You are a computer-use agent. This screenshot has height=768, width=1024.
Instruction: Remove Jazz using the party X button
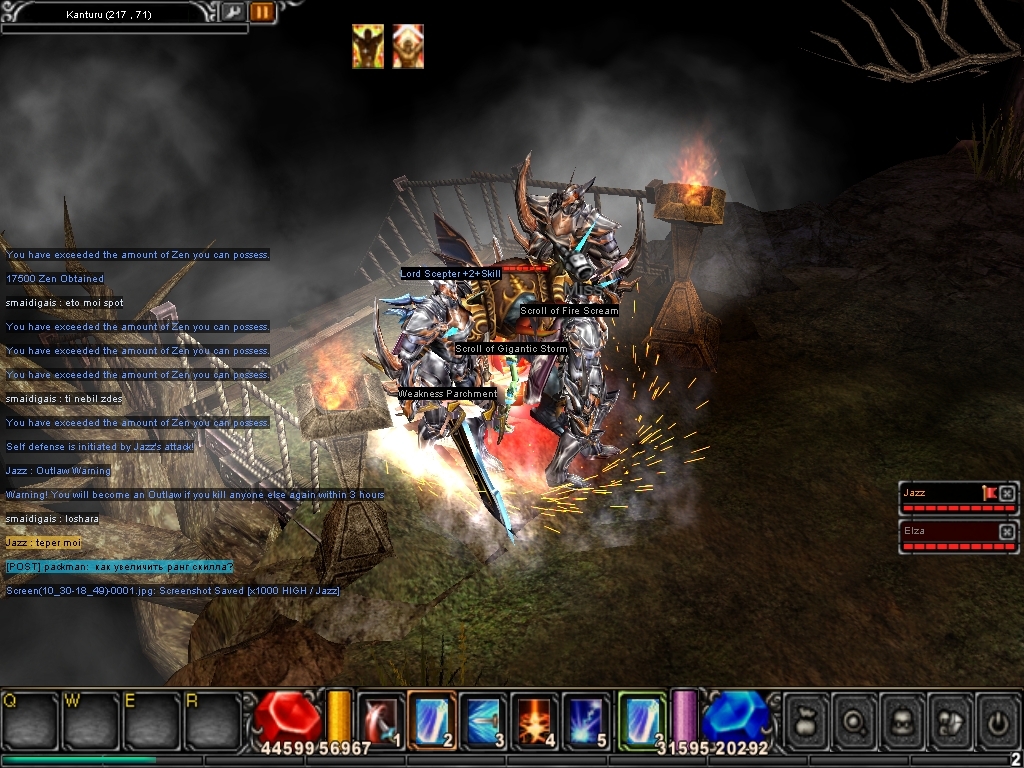point(1007,493)
